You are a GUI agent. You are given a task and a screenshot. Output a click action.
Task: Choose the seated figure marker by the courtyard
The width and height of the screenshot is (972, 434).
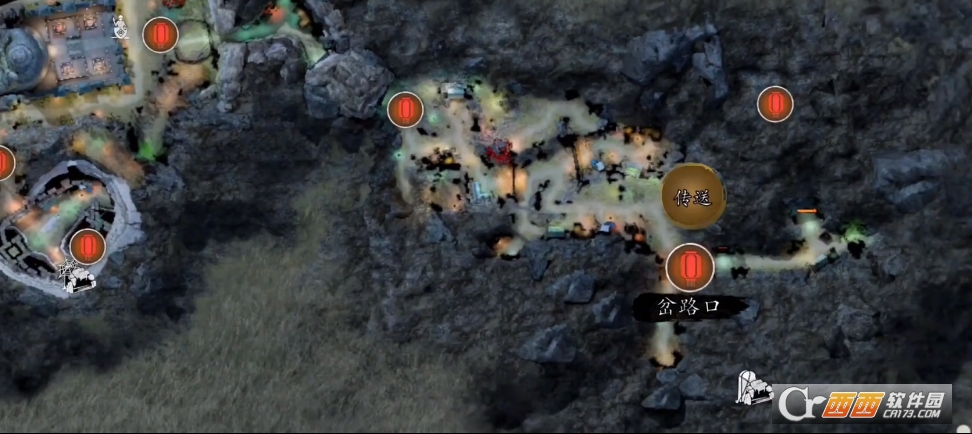(x=121, y=26)
